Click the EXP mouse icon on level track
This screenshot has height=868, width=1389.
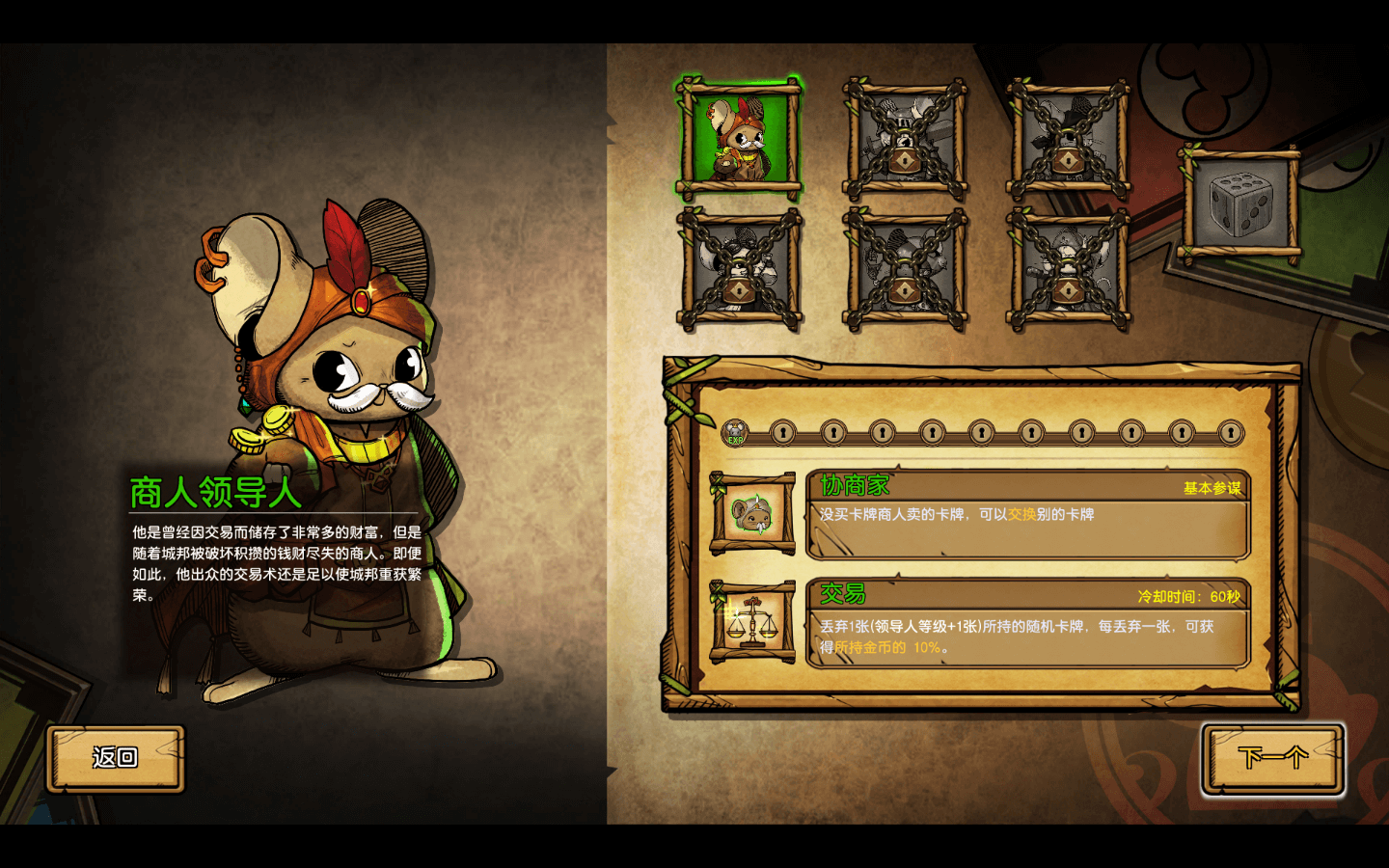coord(735,433)
